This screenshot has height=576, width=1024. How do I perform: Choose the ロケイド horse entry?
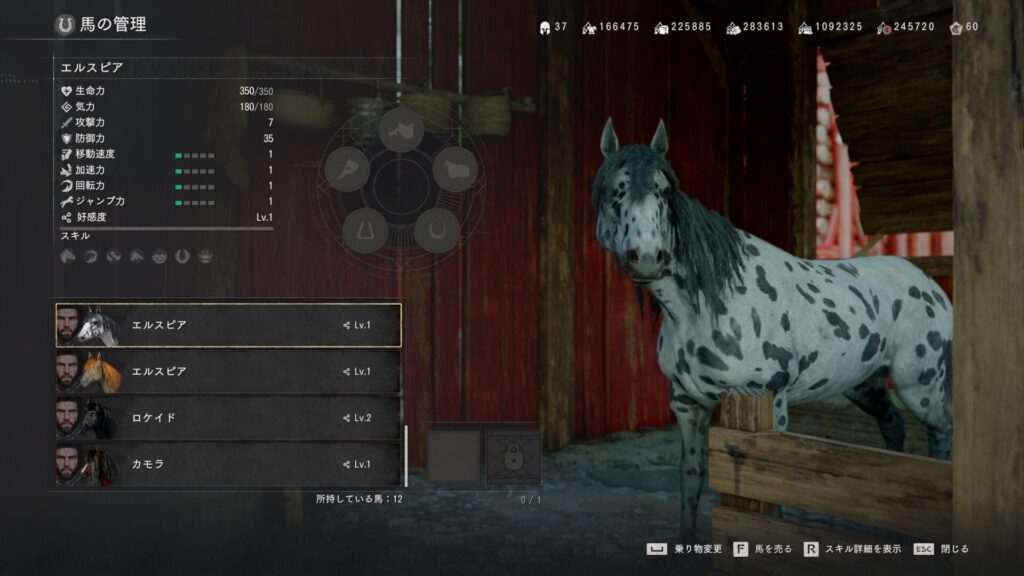(228, 418)
